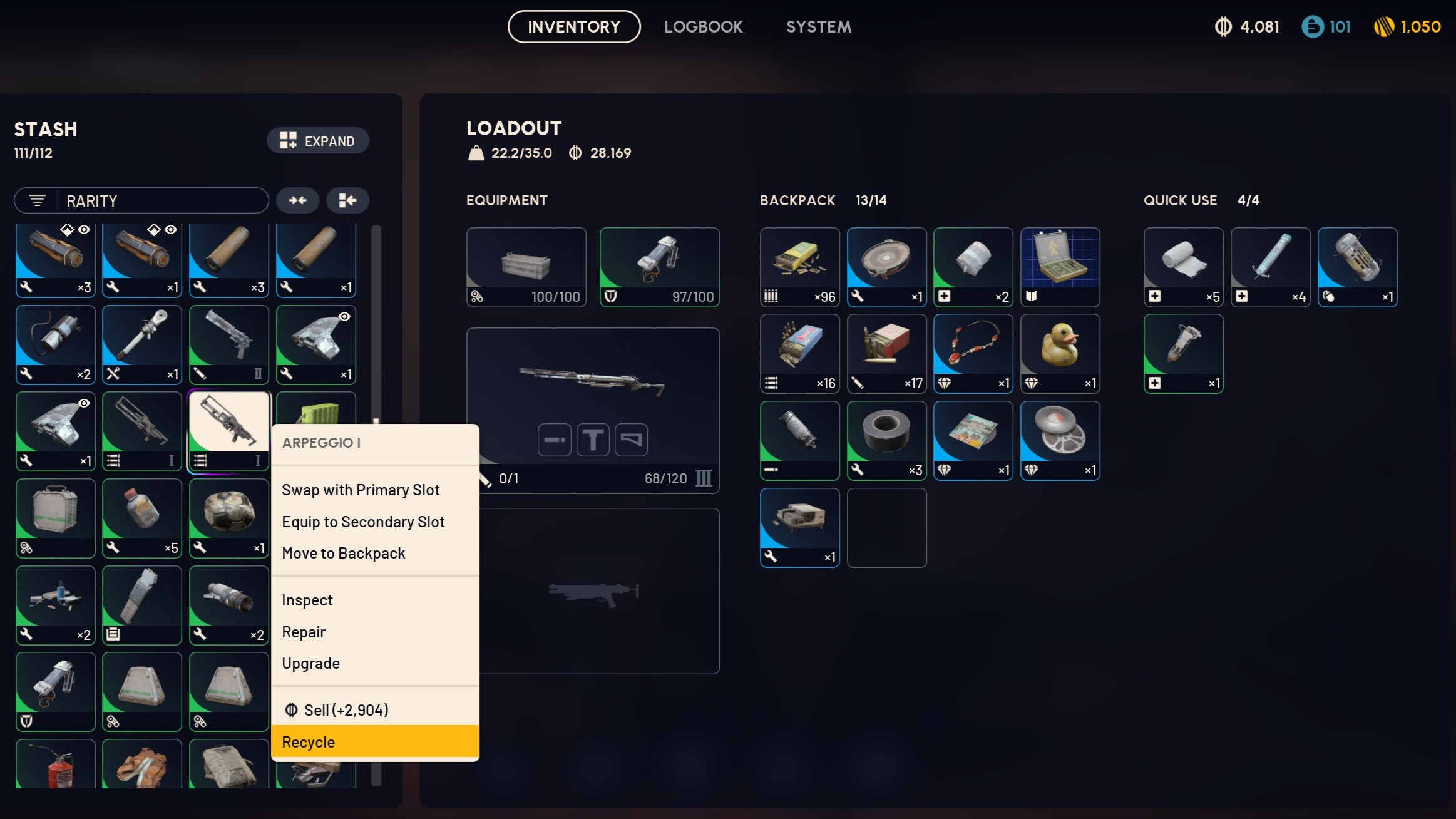
Task: Choose Recycle from the Arpeggio I context menu
Action: tap(309, 742)
